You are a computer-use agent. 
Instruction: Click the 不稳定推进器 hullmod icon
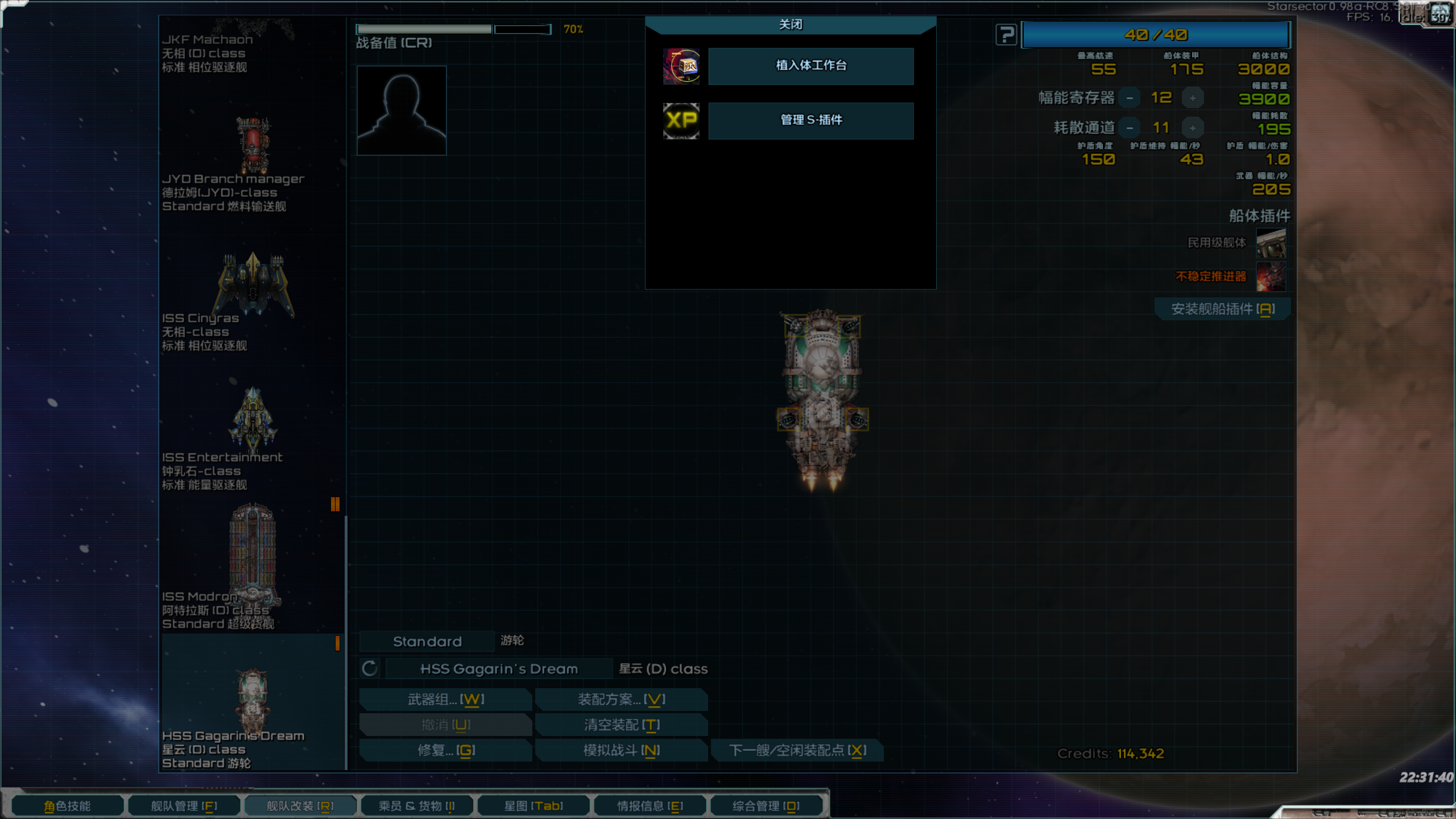pyautogui.click(x=1271, y=276)
